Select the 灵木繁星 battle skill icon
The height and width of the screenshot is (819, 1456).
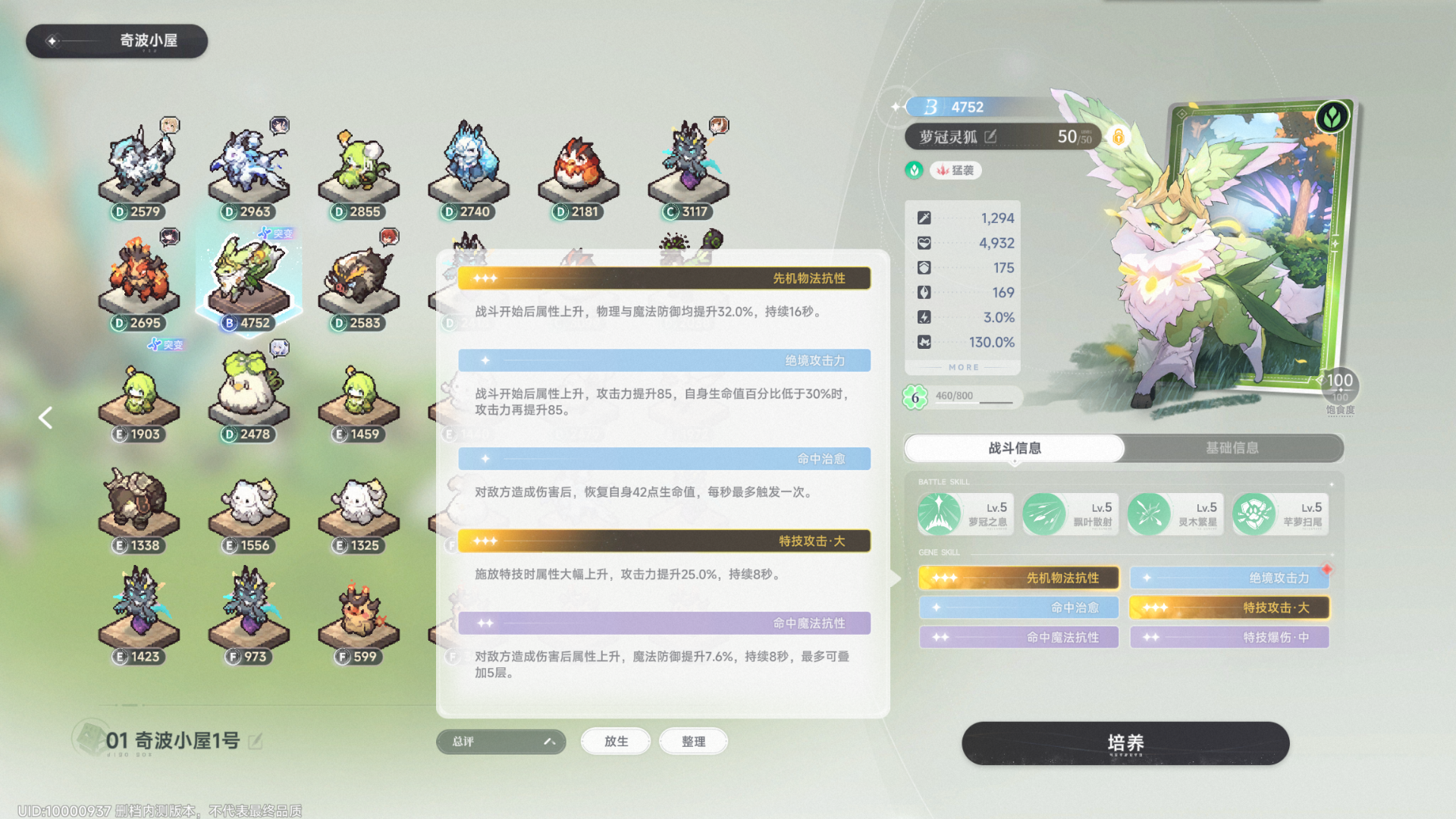click(1150, 513)
